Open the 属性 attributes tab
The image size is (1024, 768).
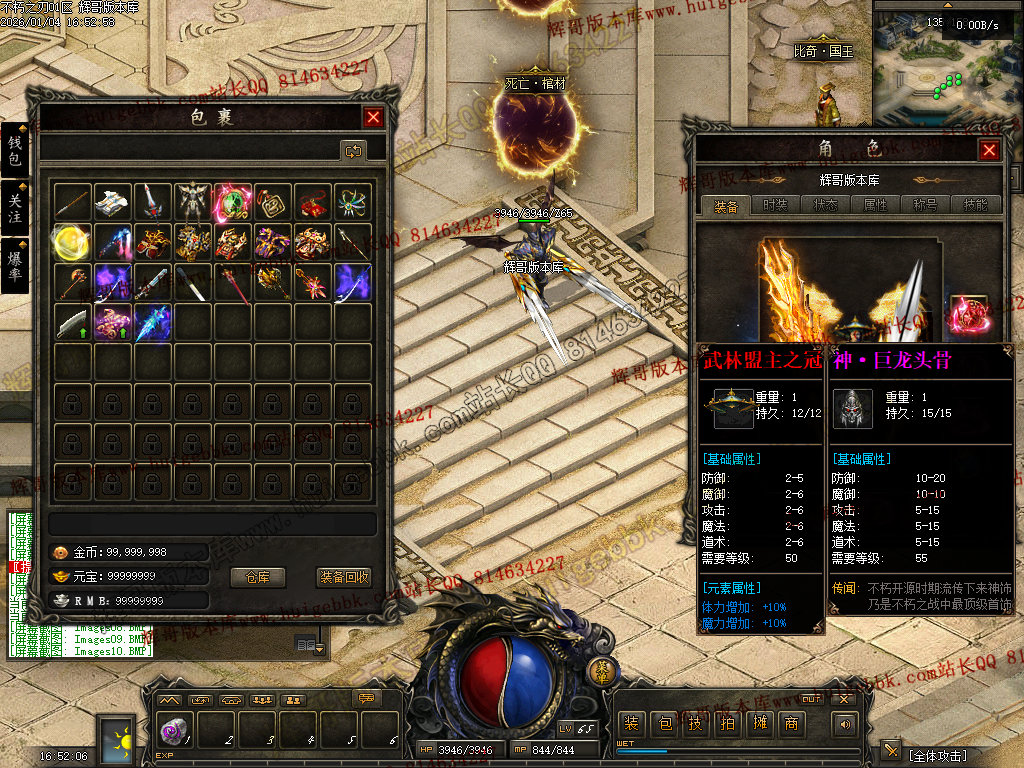coord(875,205)
